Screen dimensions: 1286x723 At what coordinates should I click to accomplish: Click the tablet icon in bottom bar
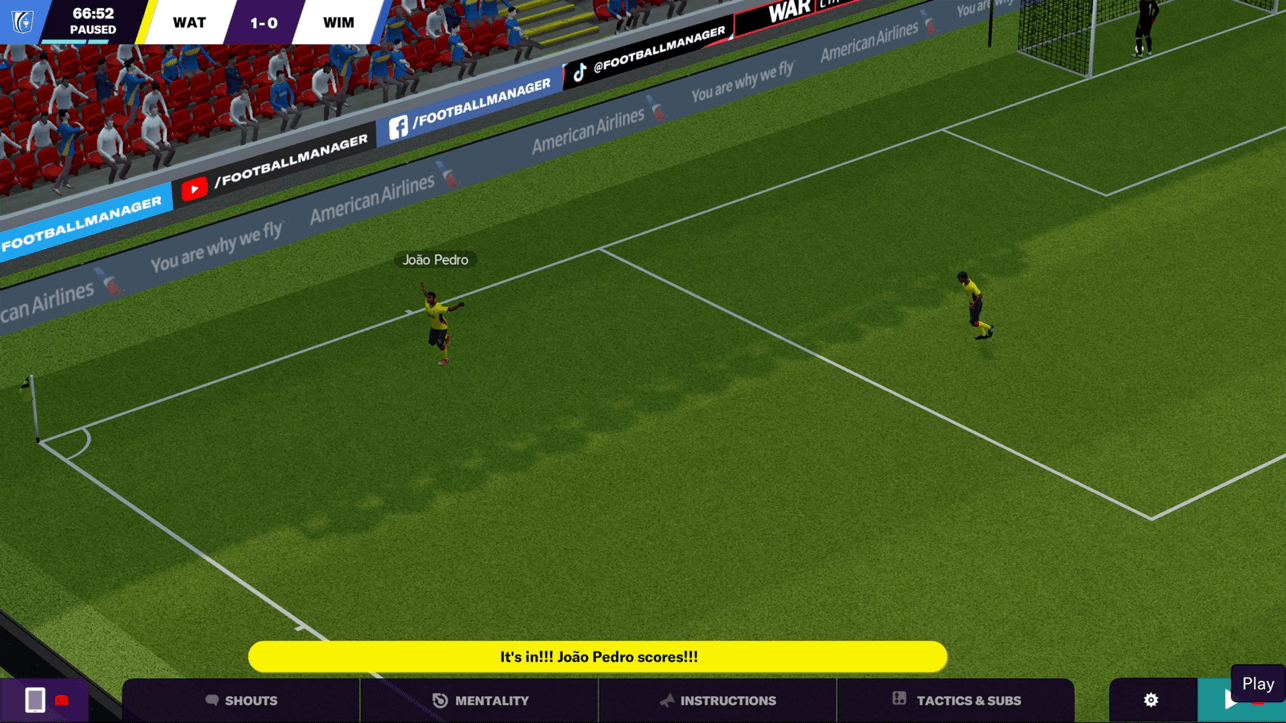pyautogui.click(x=35, y=700)
